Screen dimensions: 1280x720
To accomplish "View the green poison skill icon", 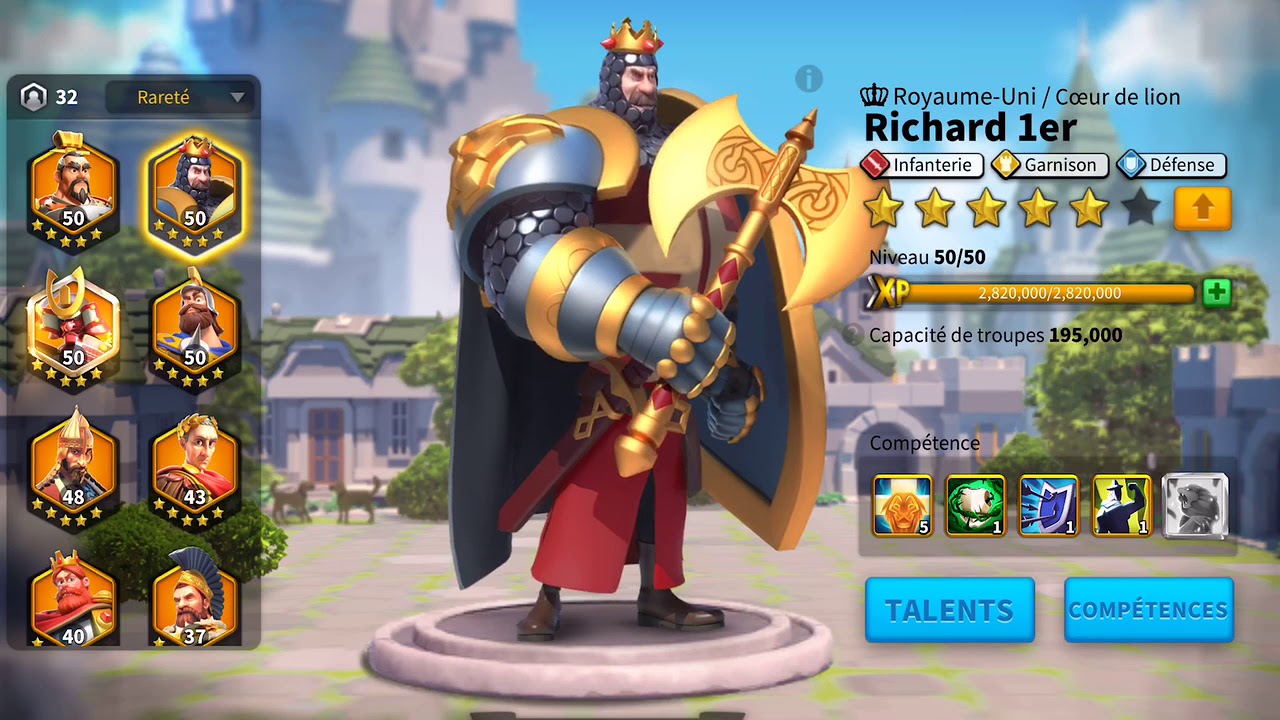I will (x=975, y=507).
